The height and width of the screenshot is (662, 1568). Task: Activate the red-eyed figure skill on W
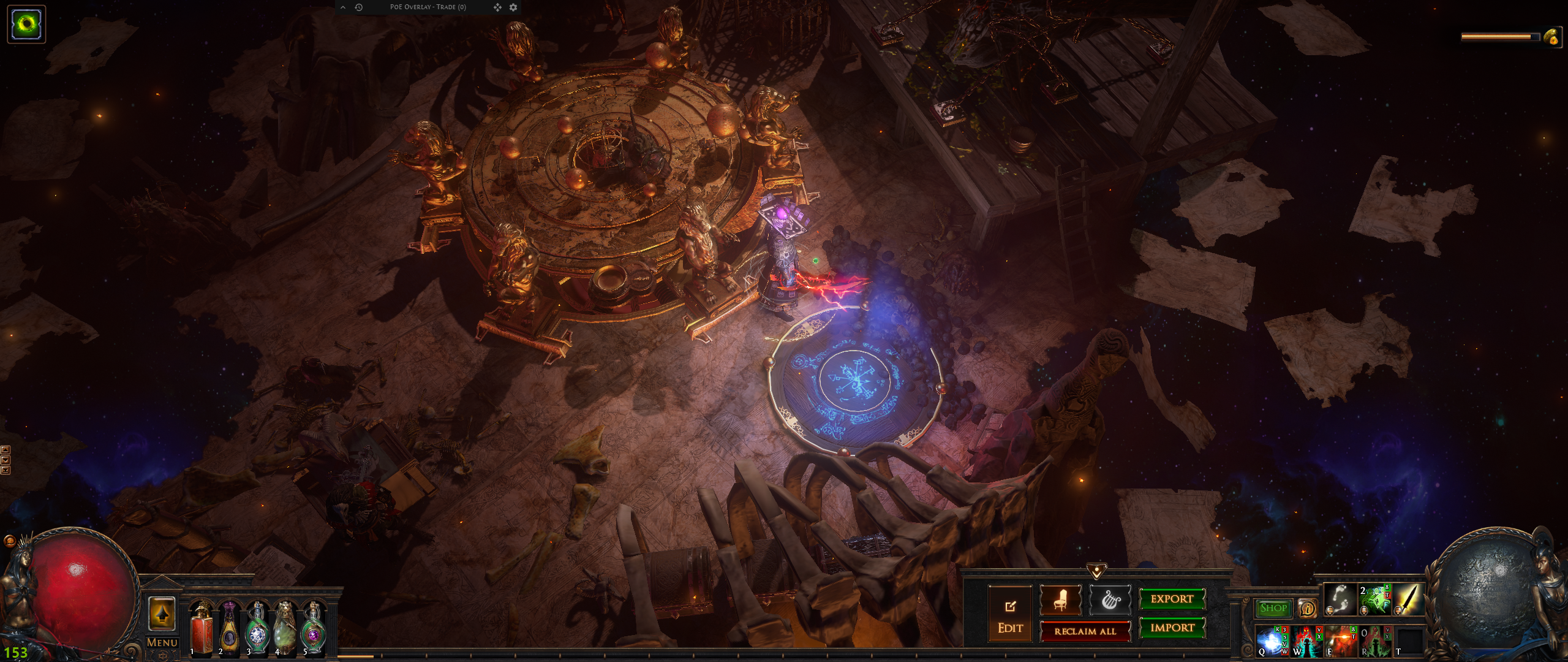pyautogui.click(x=1306, y=641)
